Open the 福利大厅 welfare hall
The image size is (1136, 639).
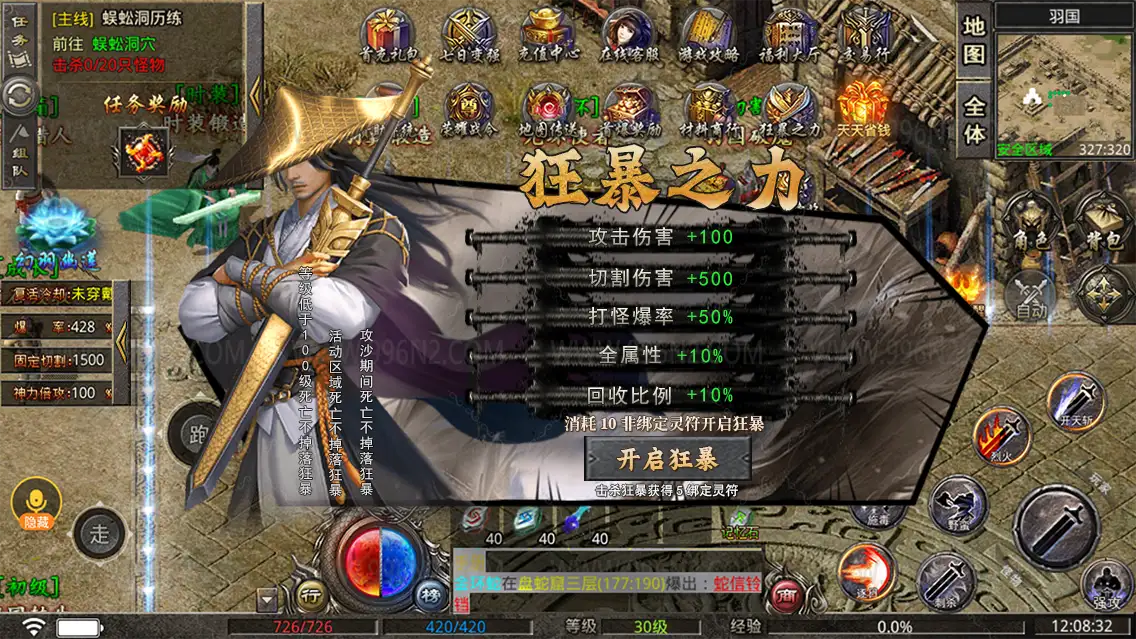[788, 36]
